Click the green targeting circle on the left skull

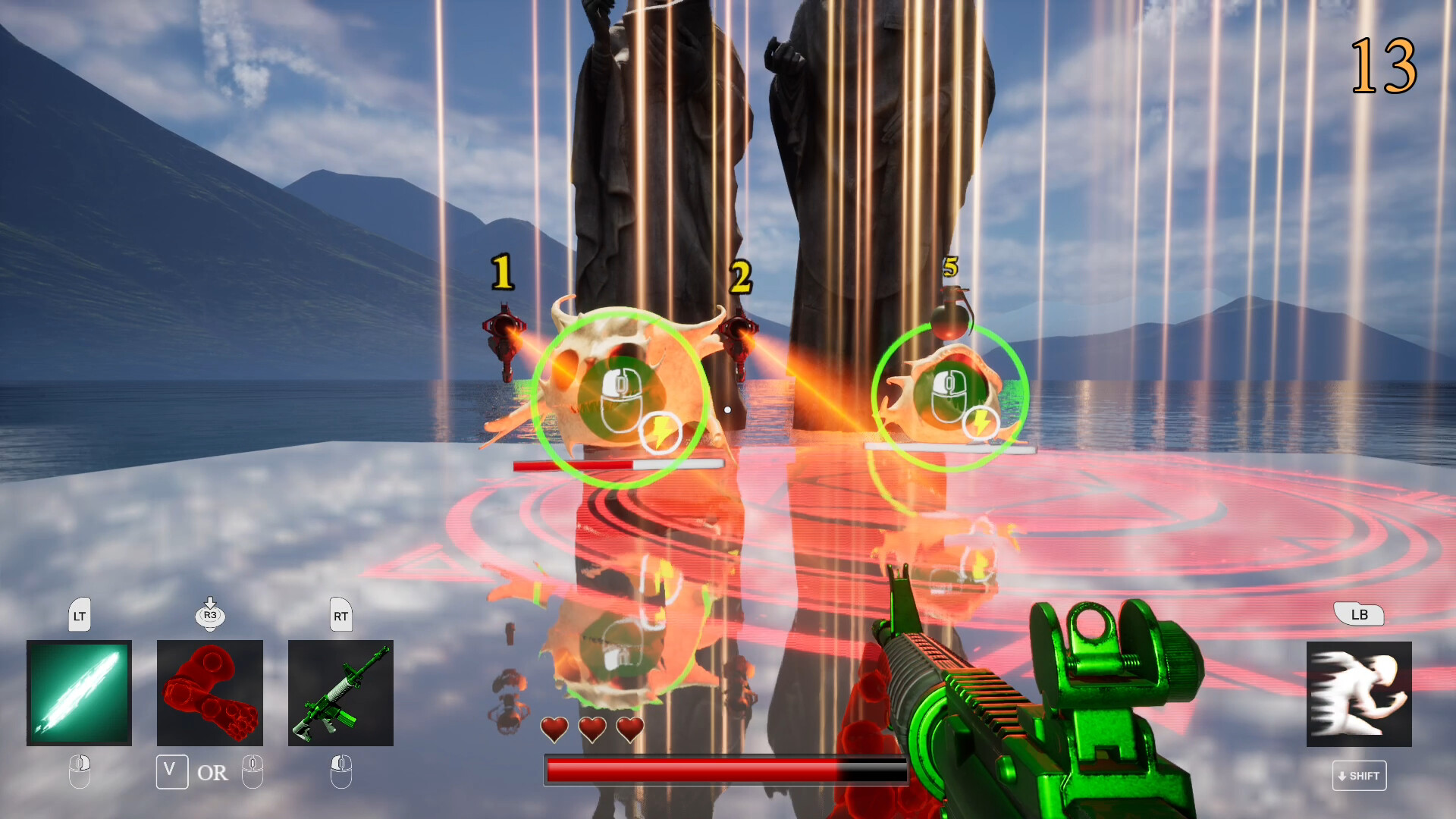(619, 400)
